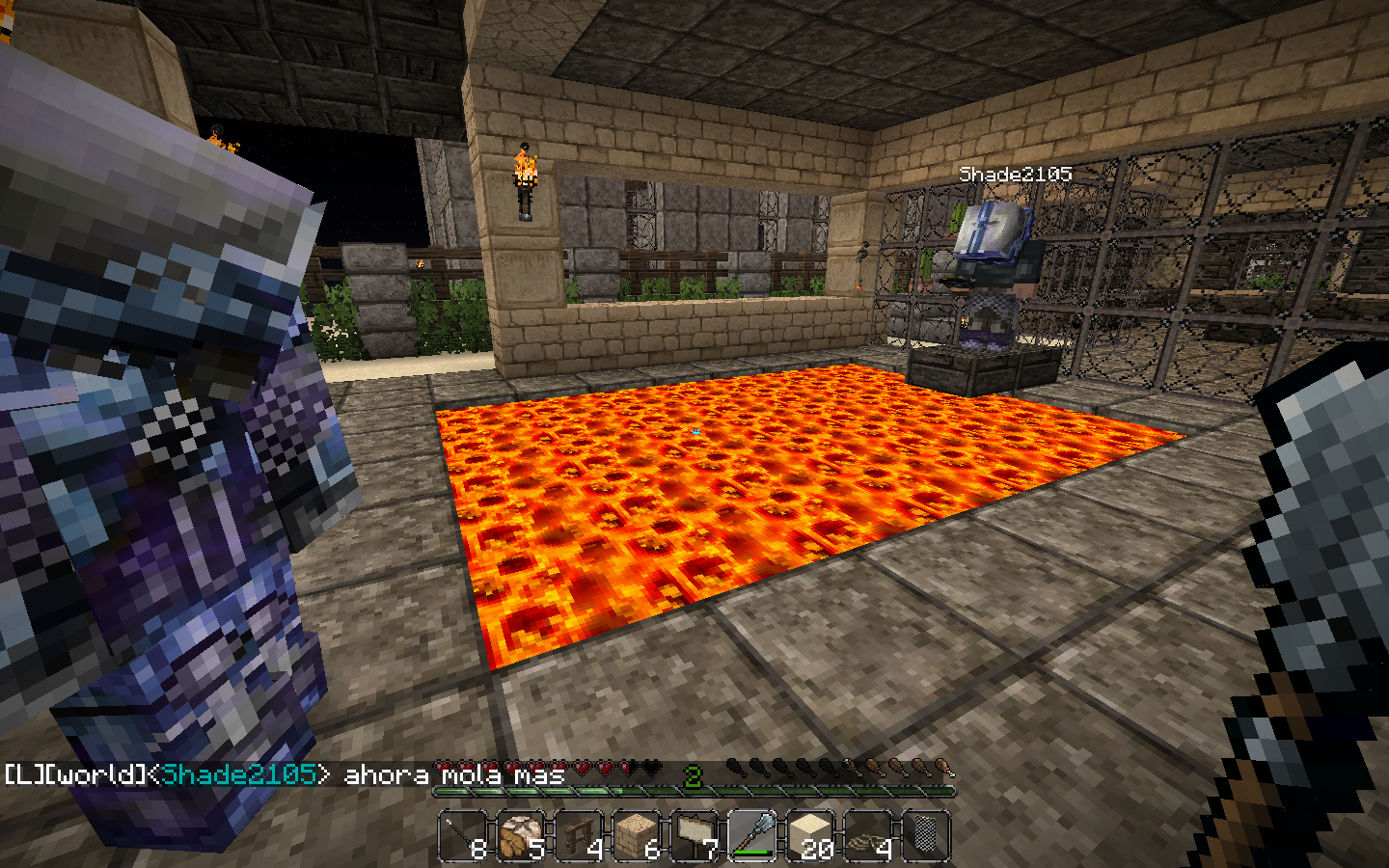Select the string hotbar slot
Image resolution: width=1389 pixels, height=868 pixels.
[x=868, y=835]
